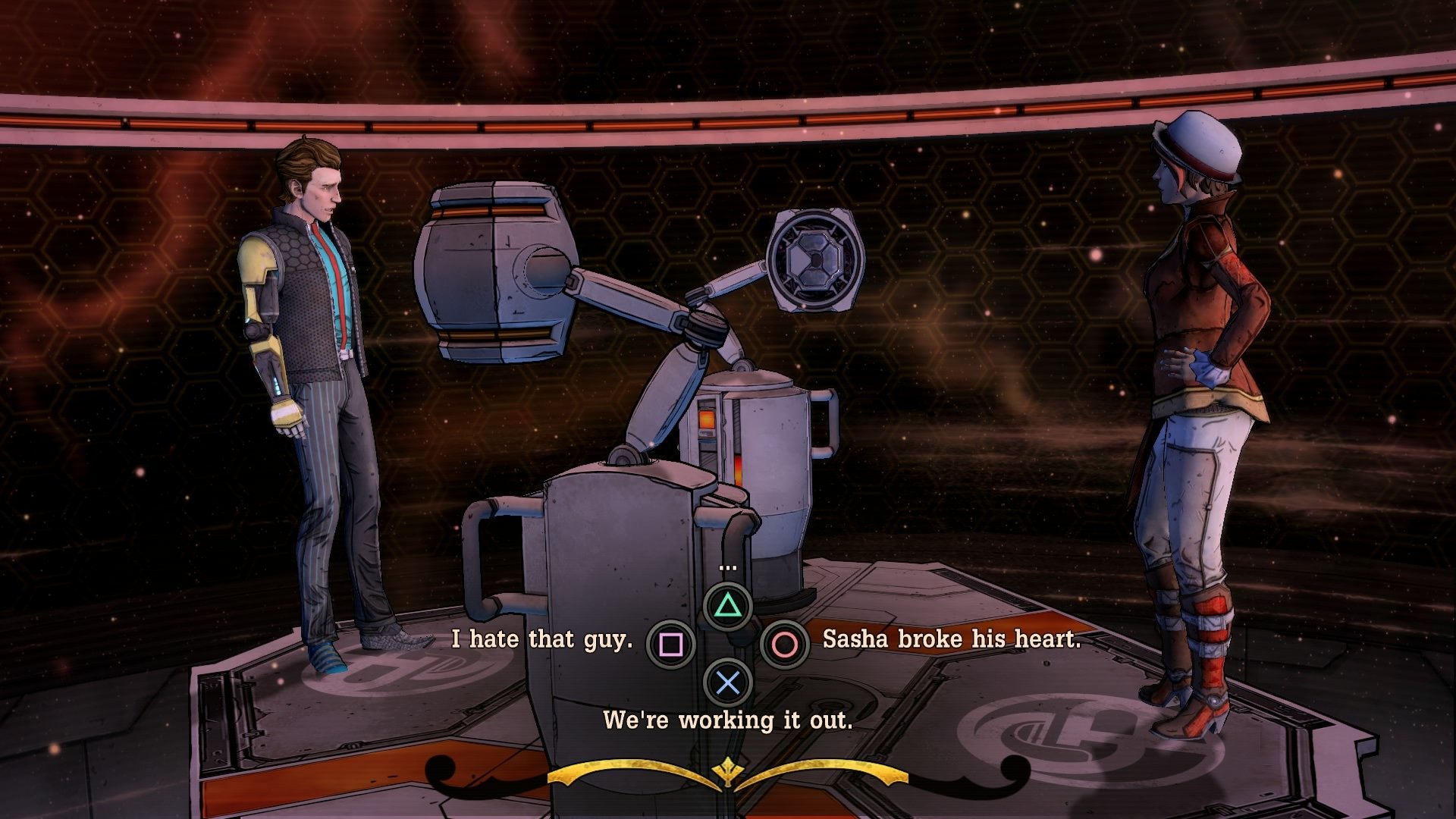Select the 'Sasha broke his heart.' response
Image resolution: width=1456 pixels, height=819 pixels.
[949, 639]
